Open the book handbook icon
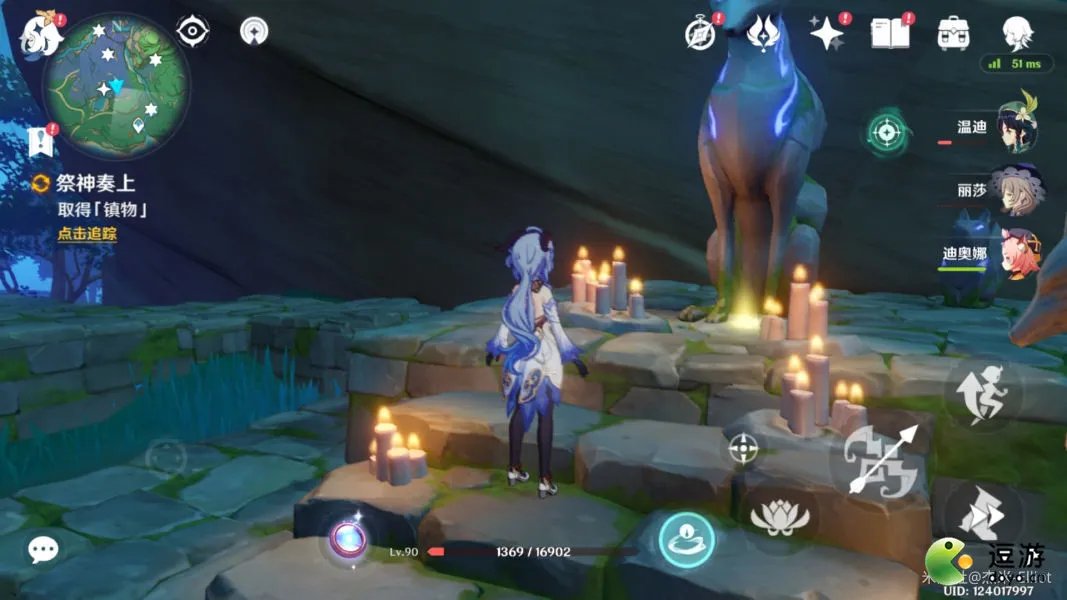The height and width of the screenshot is (600, 1067). [890, 33]
